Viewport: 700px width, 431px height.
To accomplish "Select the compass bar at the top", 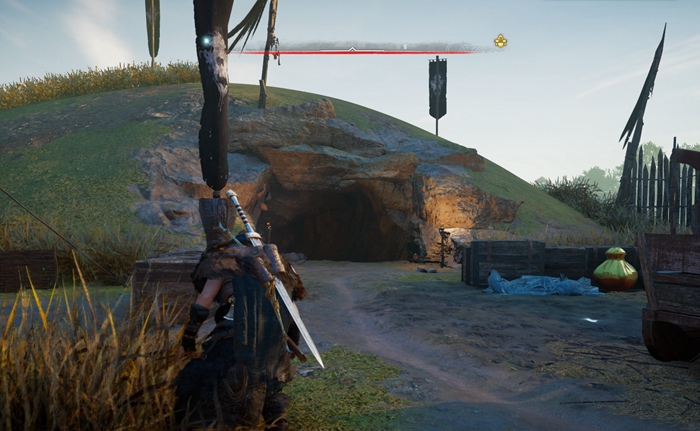I will 360,47.
